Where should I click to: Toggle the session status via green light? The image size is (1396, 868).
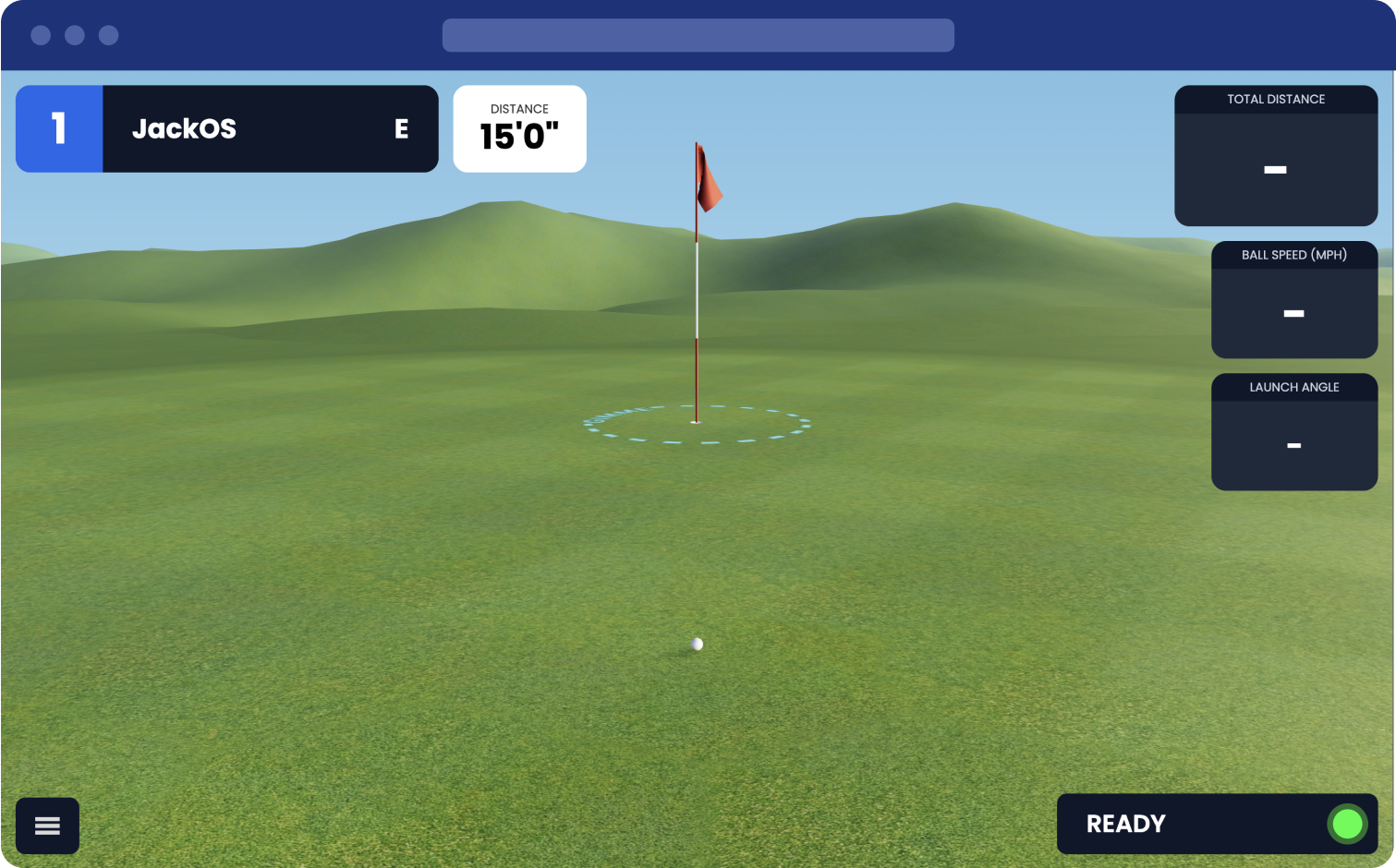click(1346, 824)
